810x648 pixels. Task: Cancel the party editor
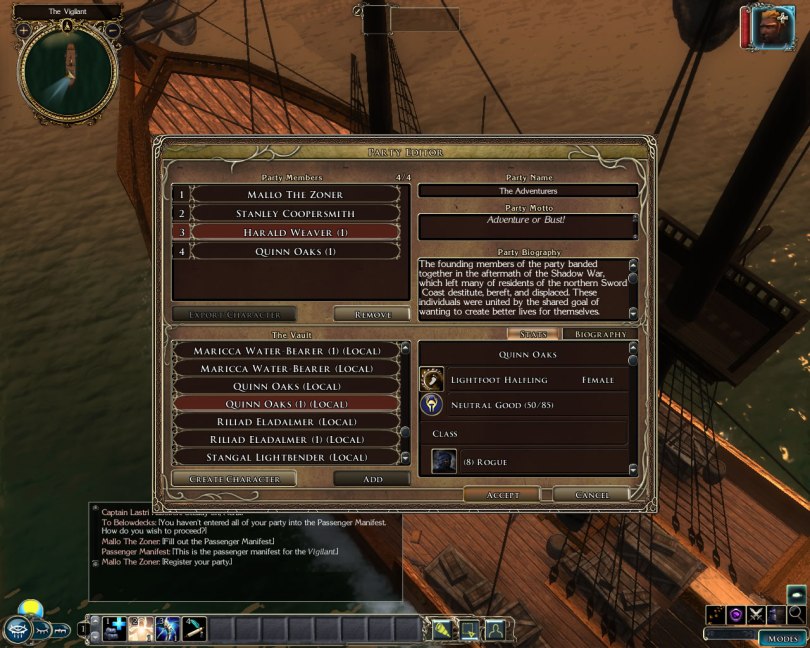(x=591, y=495)
